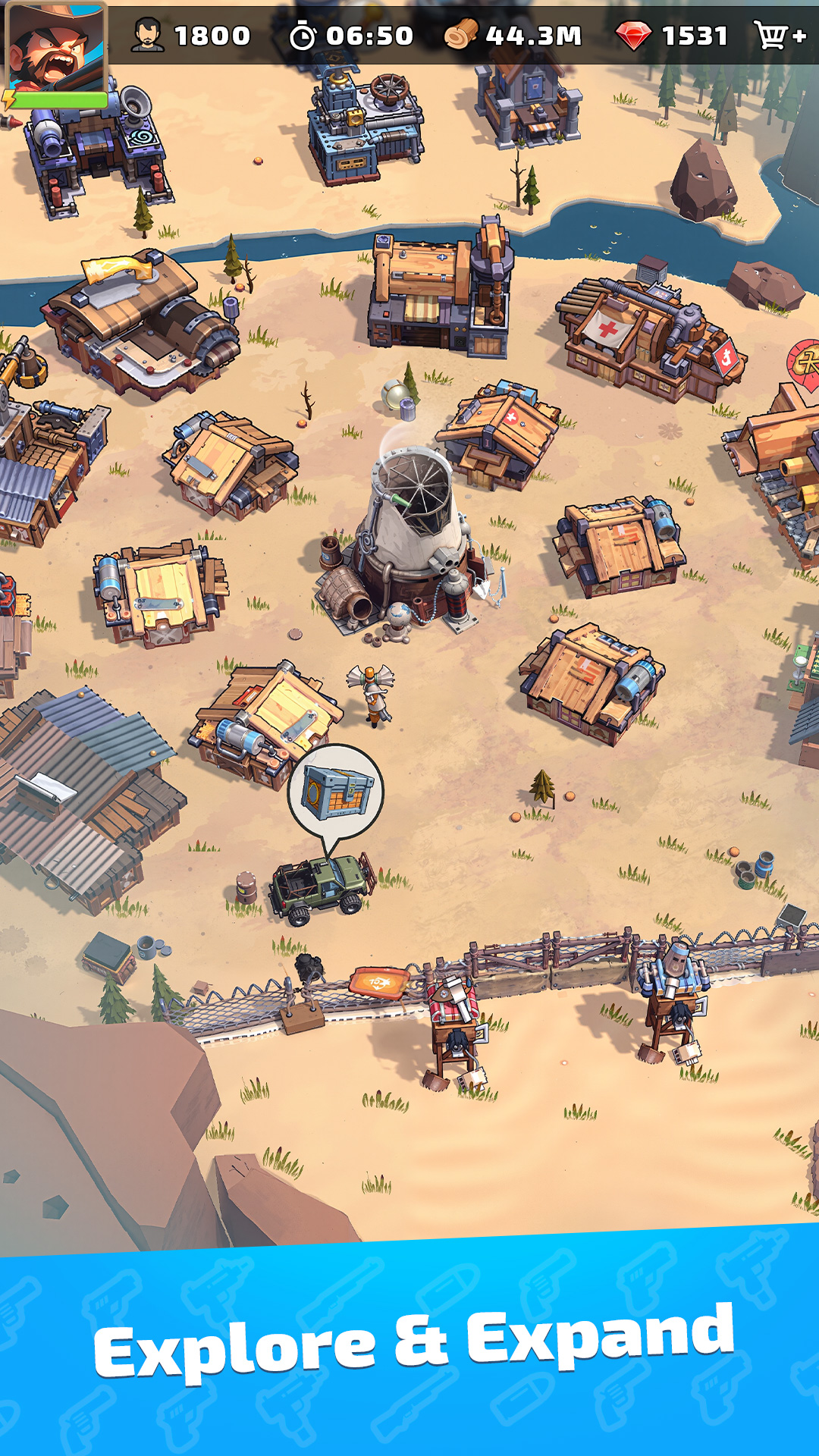Tap the red gem currency icon
The height and width of the screenshot is (1456, 819).
pyautogui.click(x=632, y=35)
